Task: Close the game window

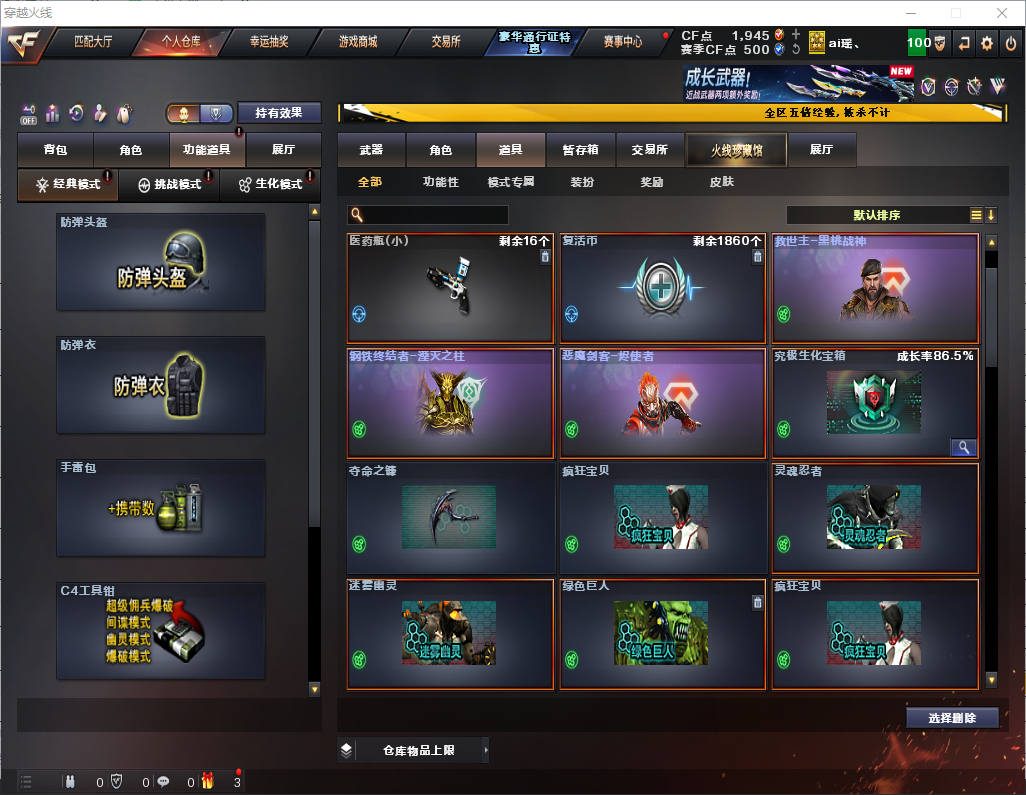Action: coord(1002,13)
